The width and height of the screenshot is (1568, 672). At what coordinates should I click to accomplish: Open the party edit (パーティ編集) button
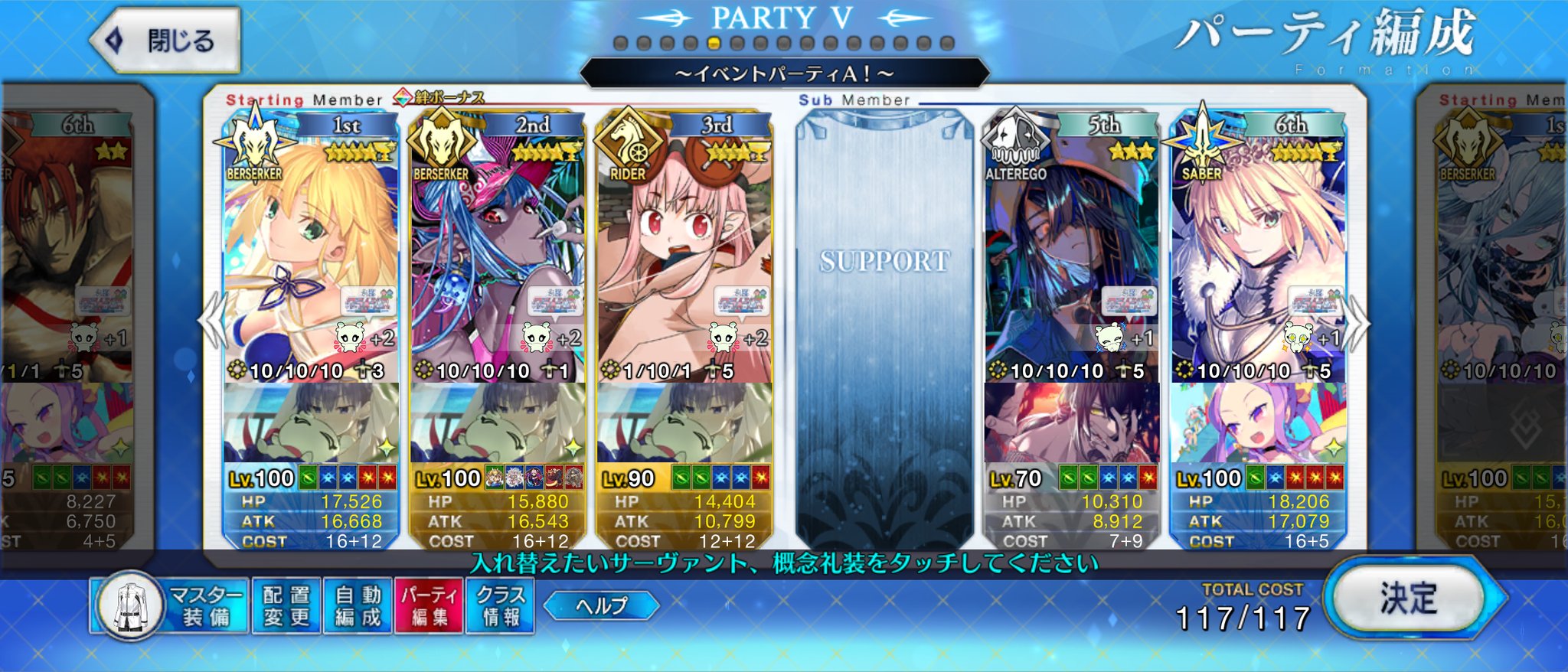click(x=430, y=605)
